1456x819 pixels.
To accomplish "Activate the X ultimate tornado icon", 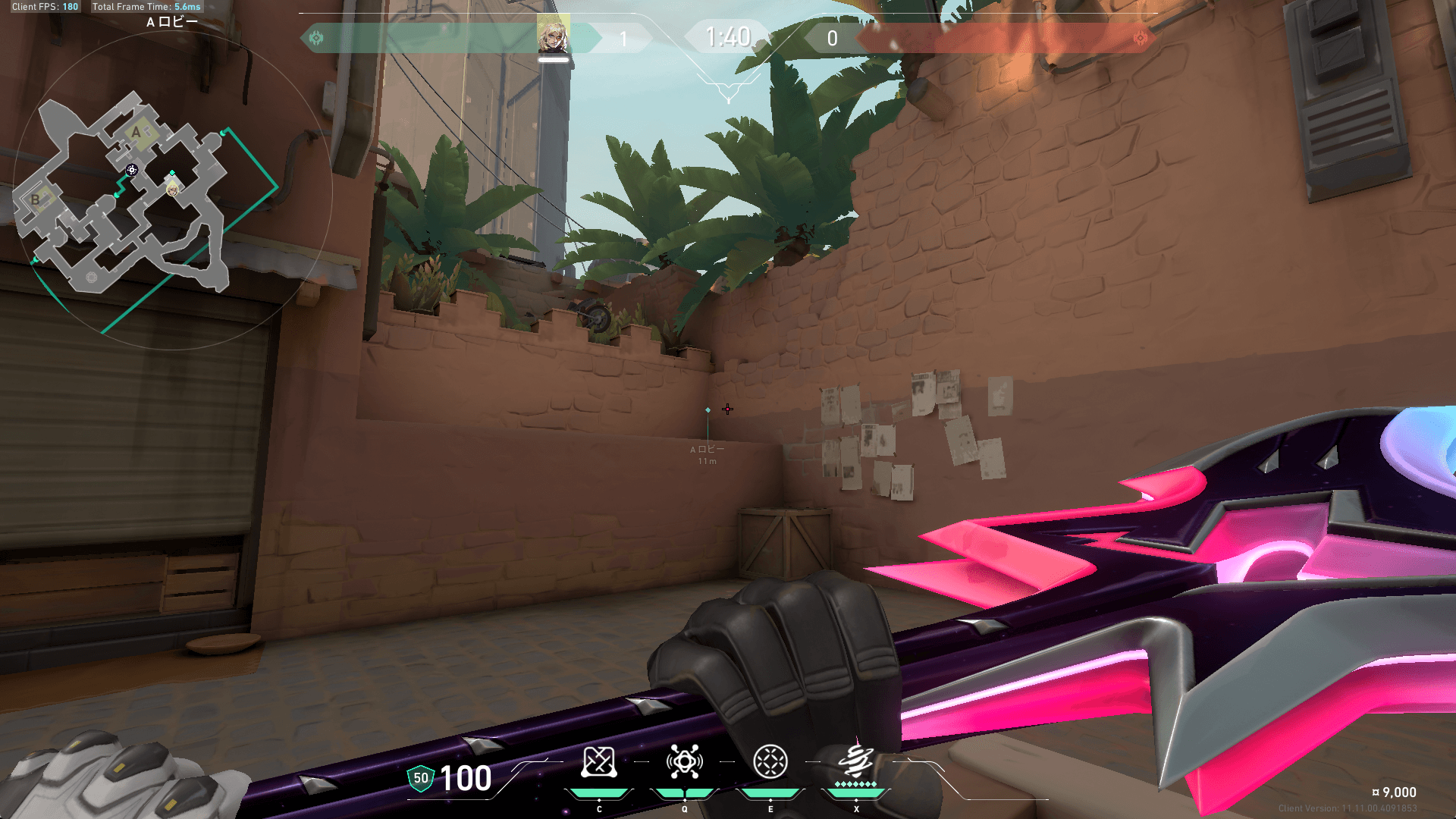I will (x=856, y=759).
